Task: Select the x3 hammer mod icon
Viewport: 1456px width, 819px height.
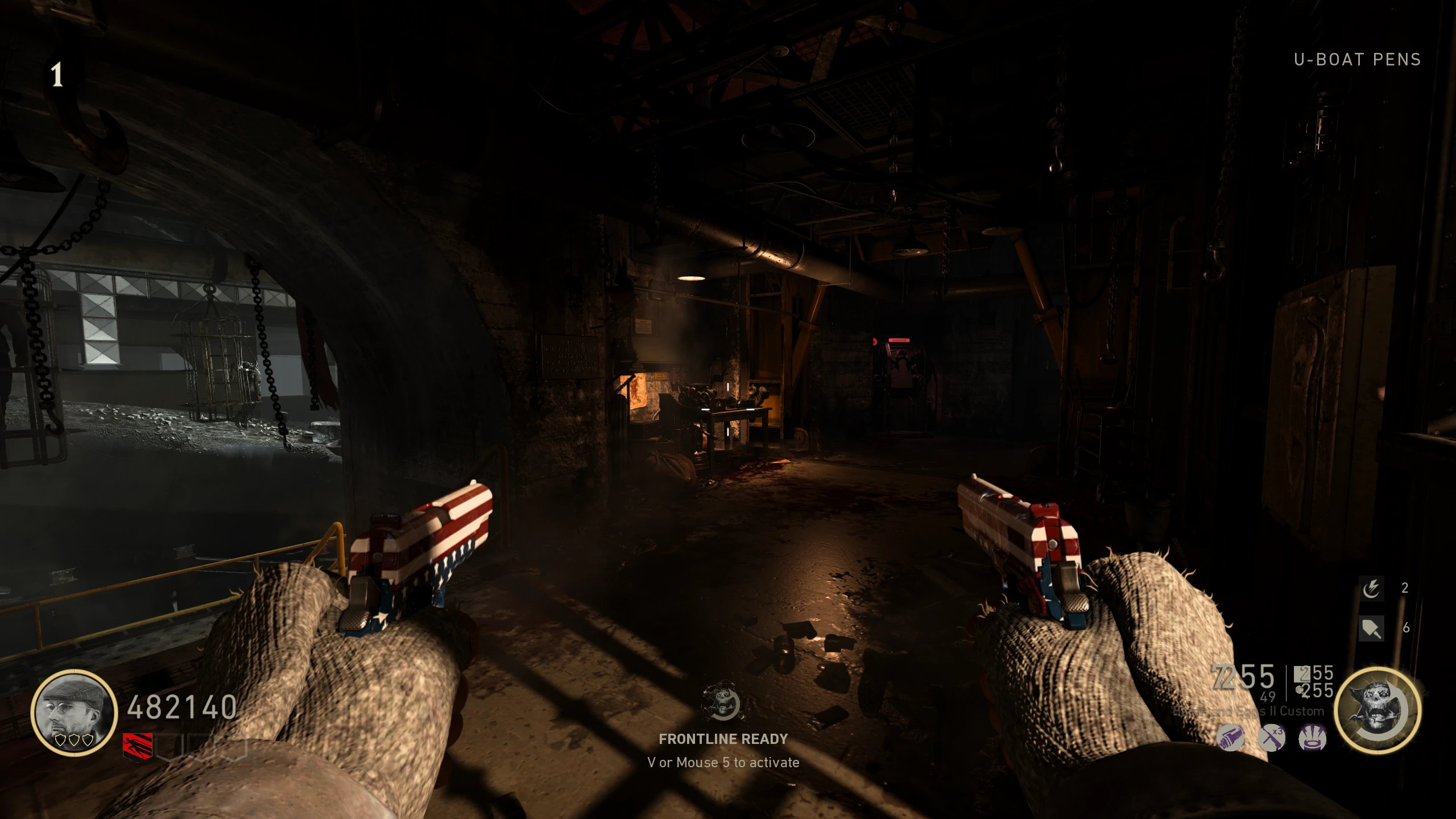Action: coord(1272,739)
